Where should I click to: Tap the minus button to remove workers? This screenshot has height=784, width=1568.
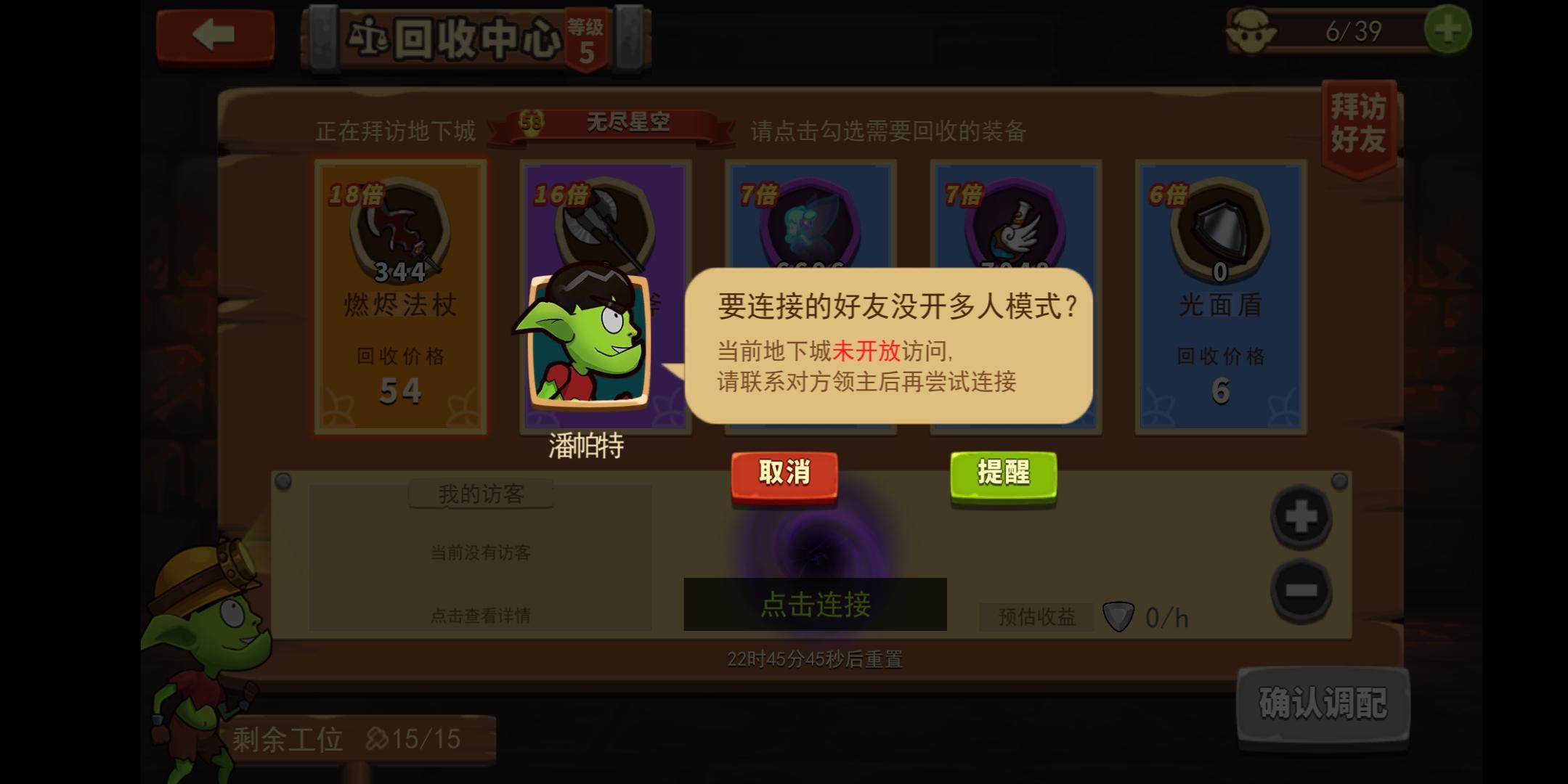tap(1299, 591)
